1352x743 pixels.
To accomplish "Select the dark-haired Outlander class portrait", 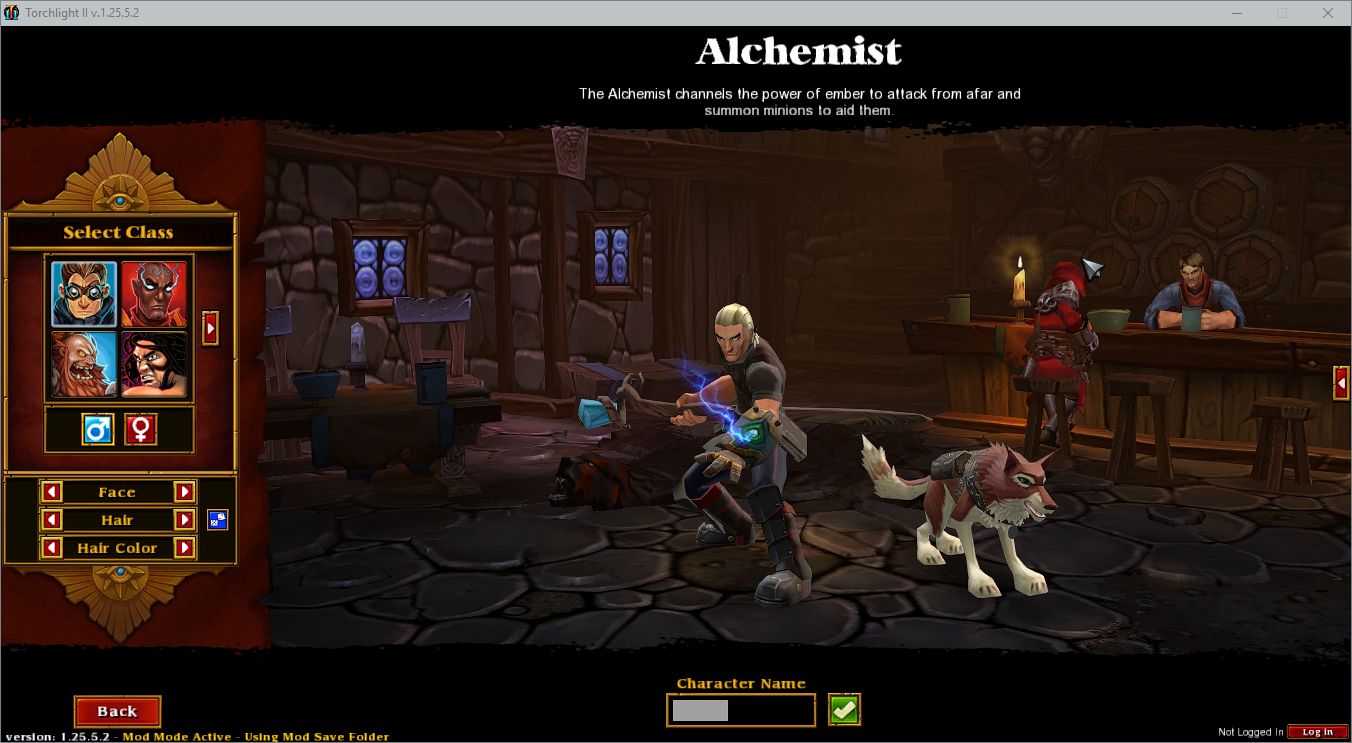I will point(155,364).
